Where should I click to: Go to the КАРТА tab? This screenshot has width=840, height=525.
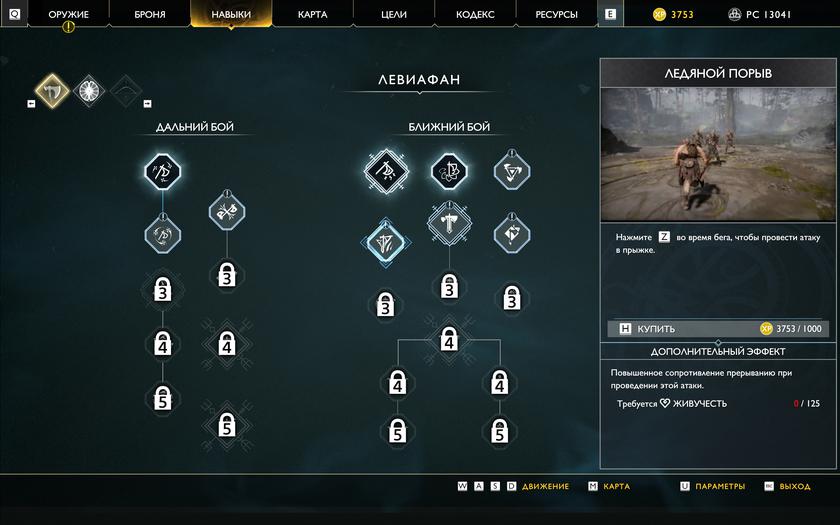(313, 15)
